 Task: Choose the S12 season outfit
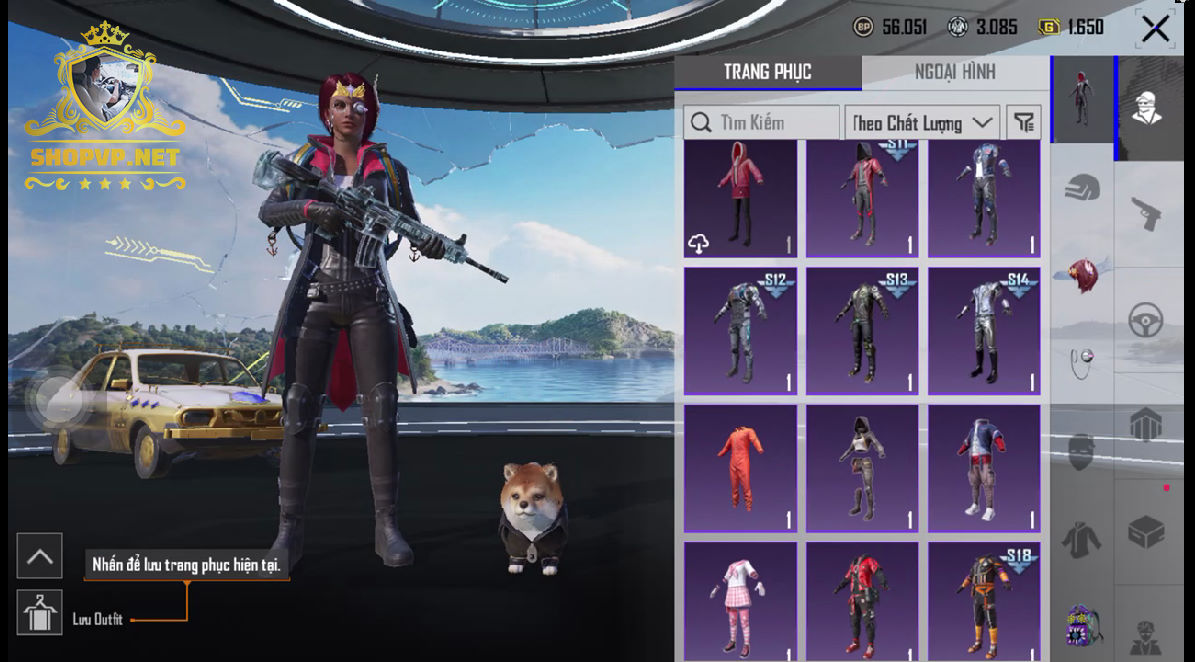[x=741, y=331]
